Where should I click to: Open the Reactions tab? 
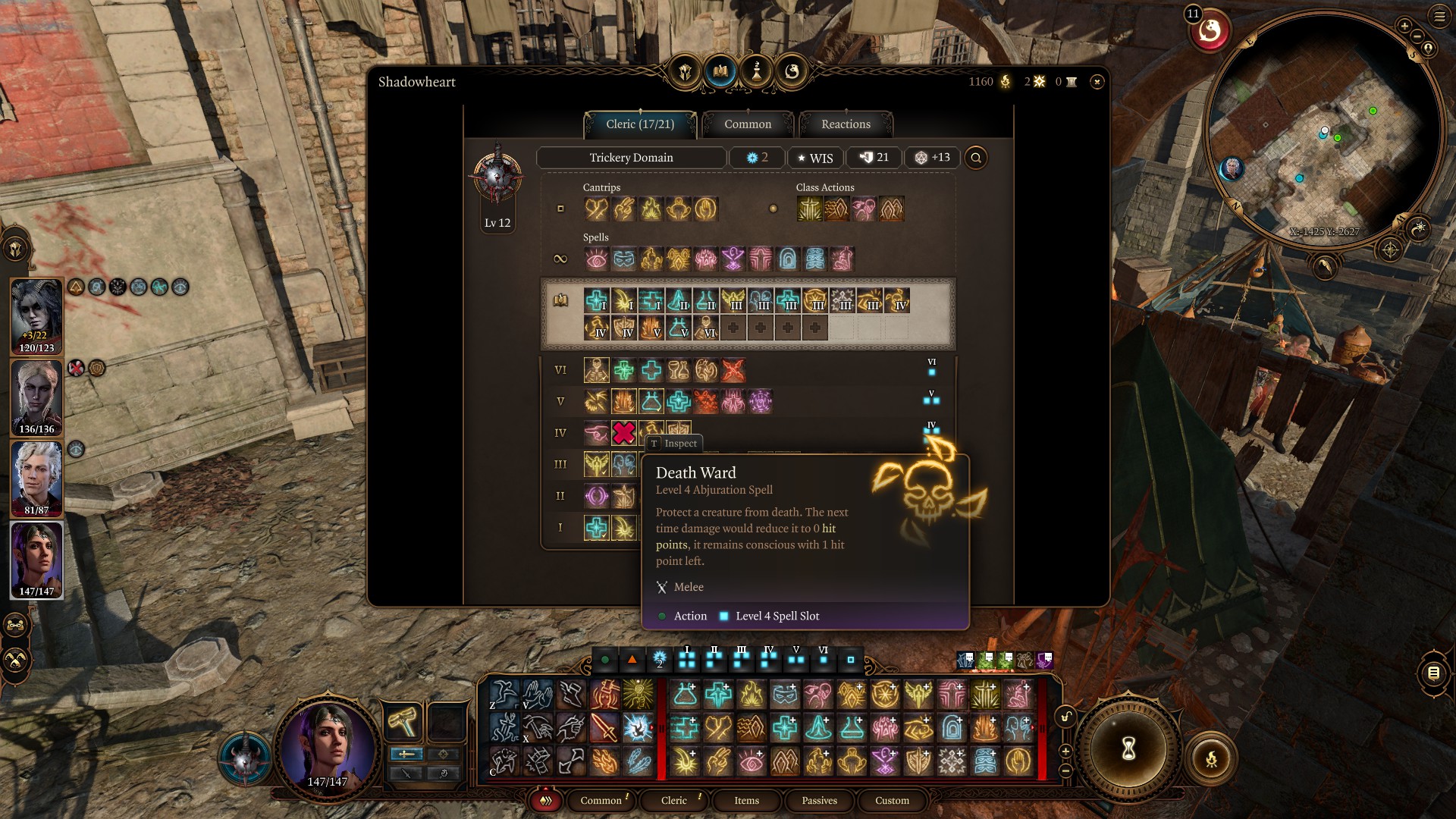point(845,124)
